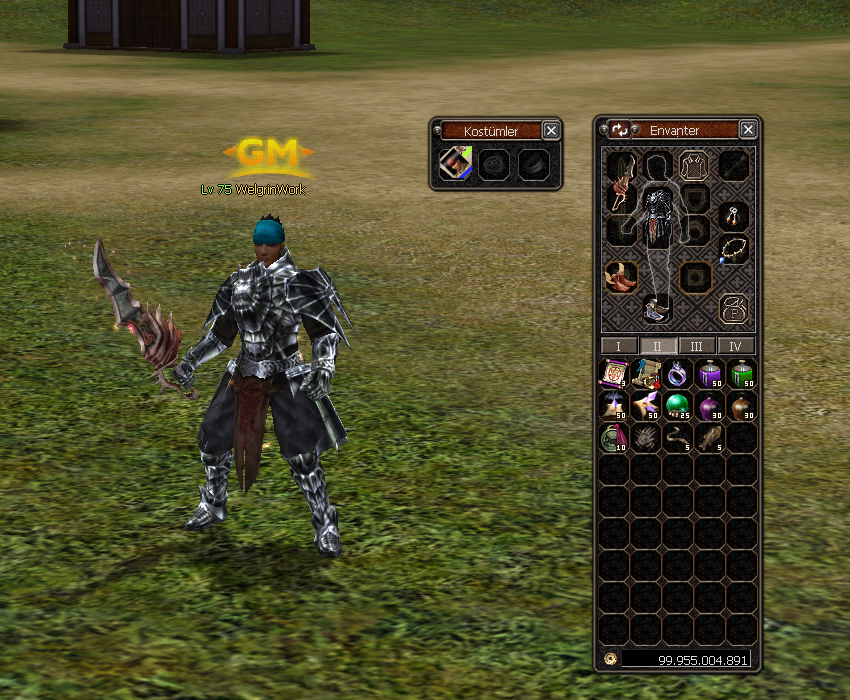Viewport: 850px width, 700px height.
Task: Use the green potion jar stack
Action: click(x=740, y=374)
